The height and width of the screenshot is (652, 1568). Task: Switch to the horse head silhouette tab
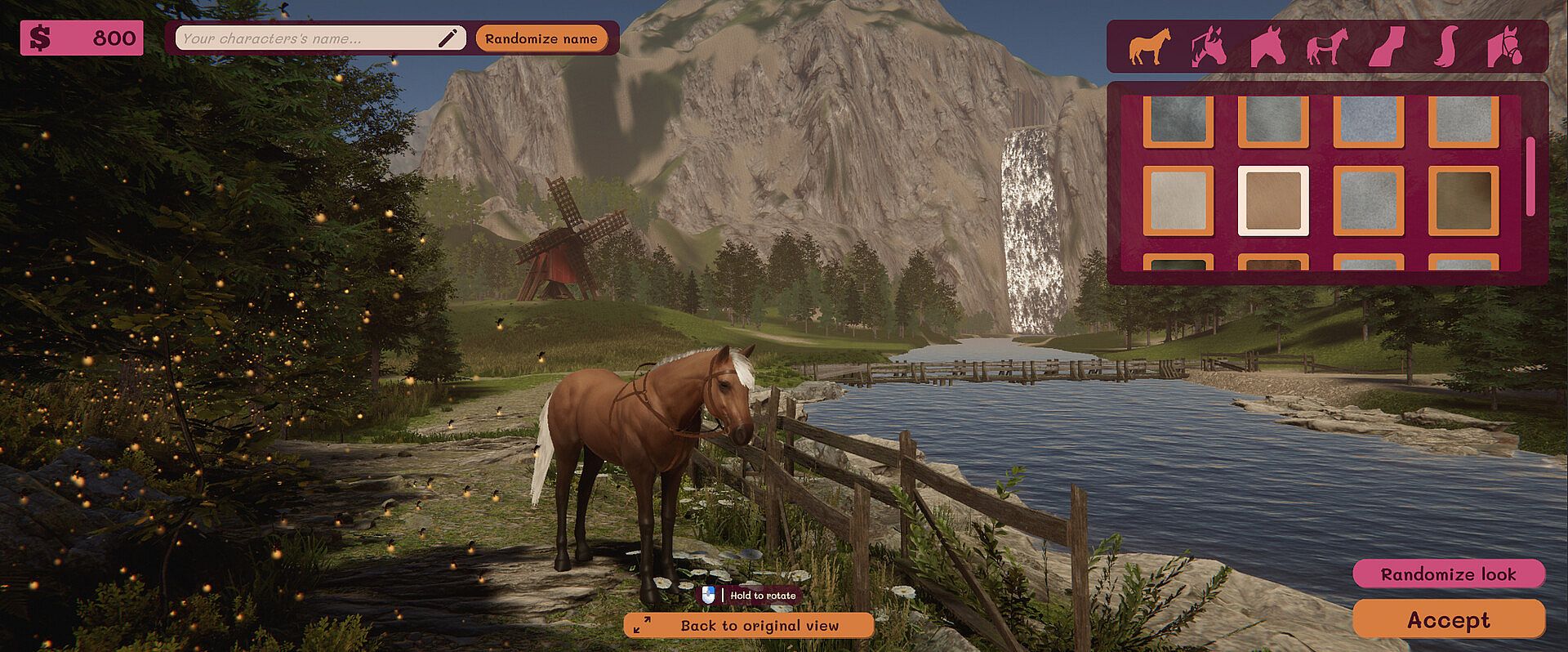[x=1267, y=47]
